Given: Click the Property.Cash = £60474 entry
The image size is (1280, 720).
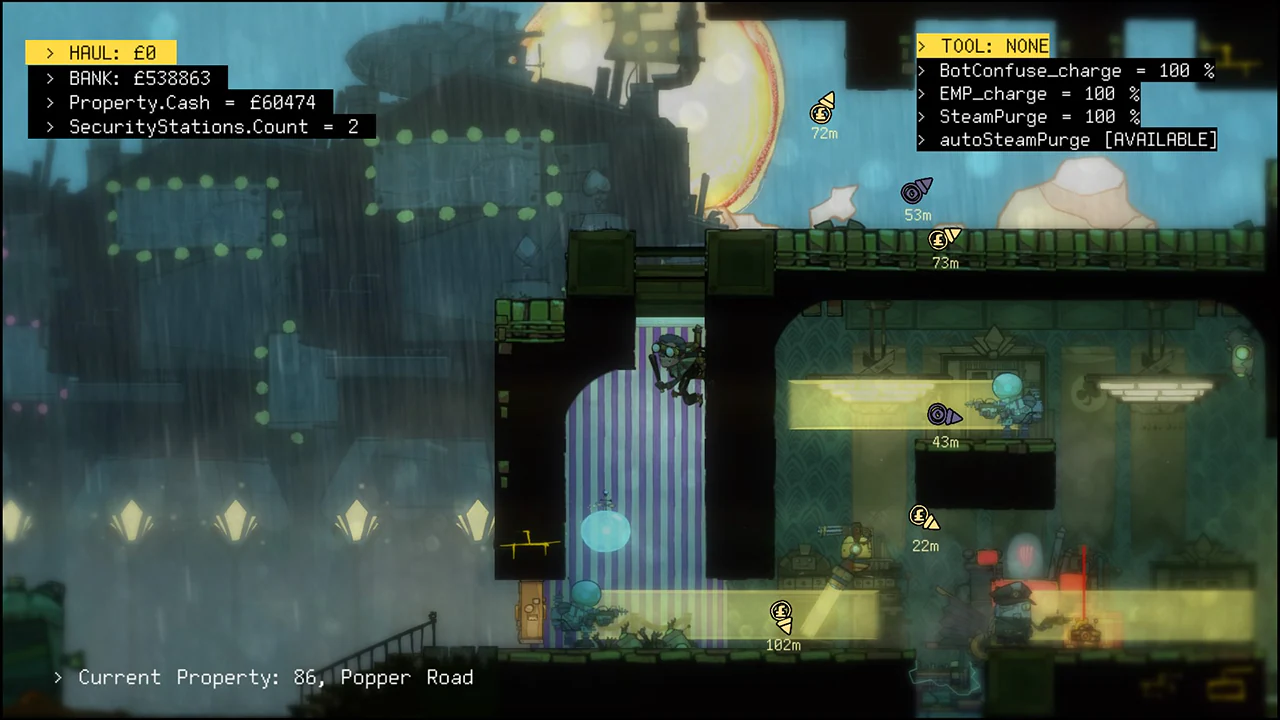Looking at the screenshot, I should point(192,102).
